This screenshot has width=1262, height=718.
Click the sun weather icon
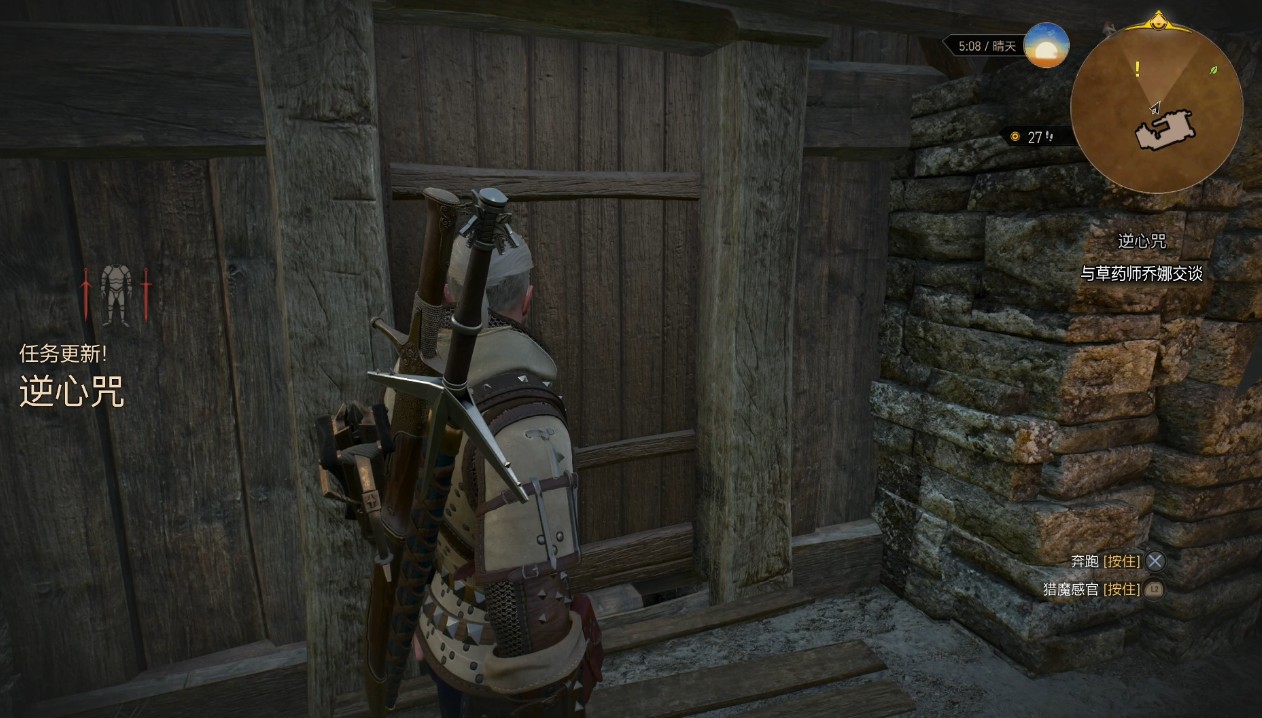(1046, 46)
